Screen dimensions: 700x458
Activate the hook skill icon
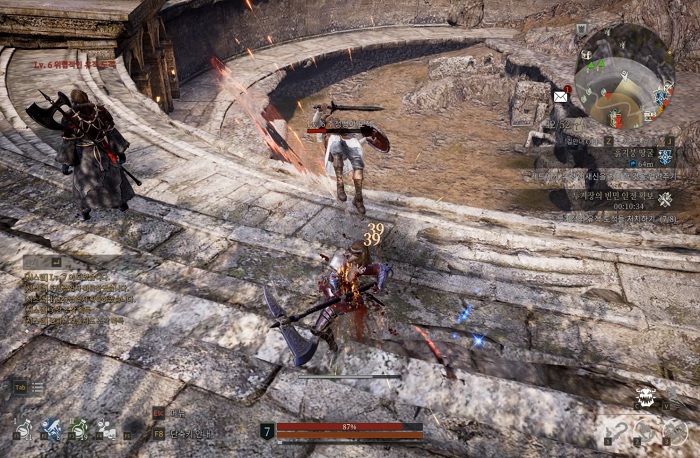[x=618, y=433]
